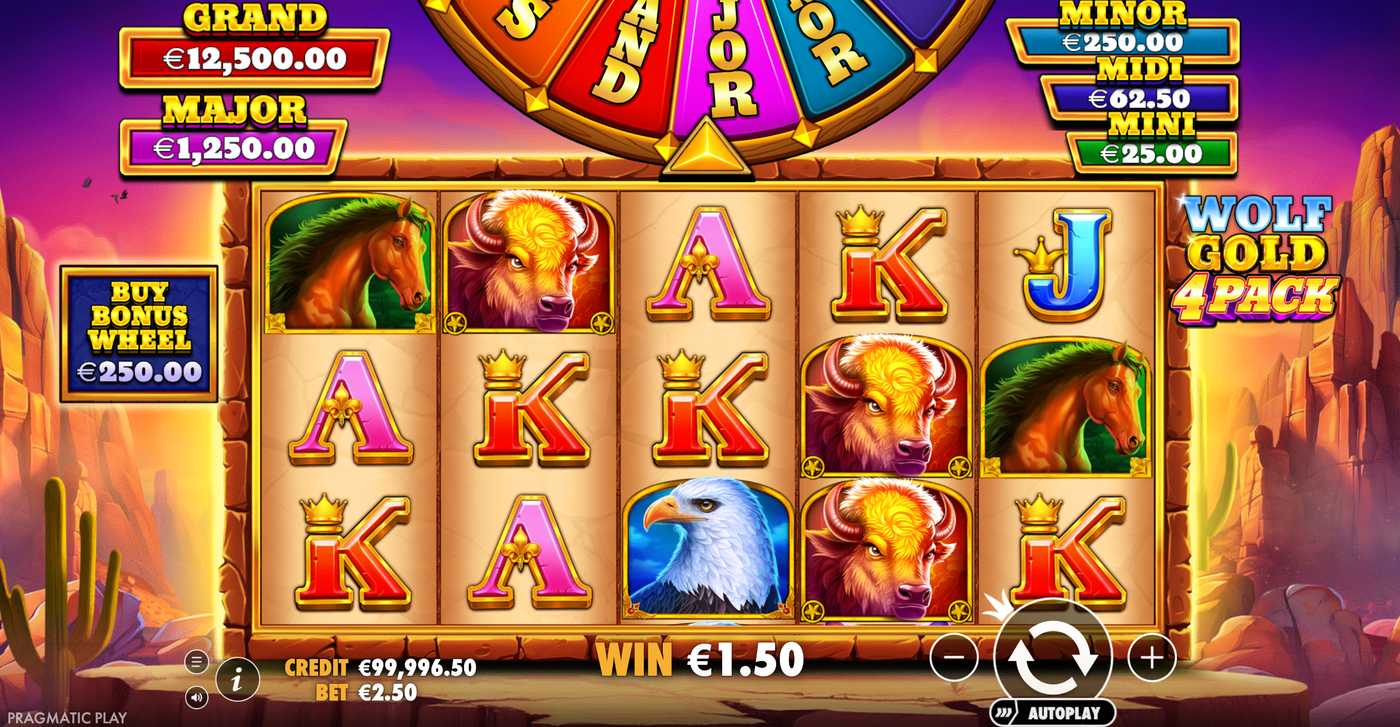The width and height of the screenshot is (1400, 727).
Task: Decrease the bet with the minus button
Action: pos(954,657)
